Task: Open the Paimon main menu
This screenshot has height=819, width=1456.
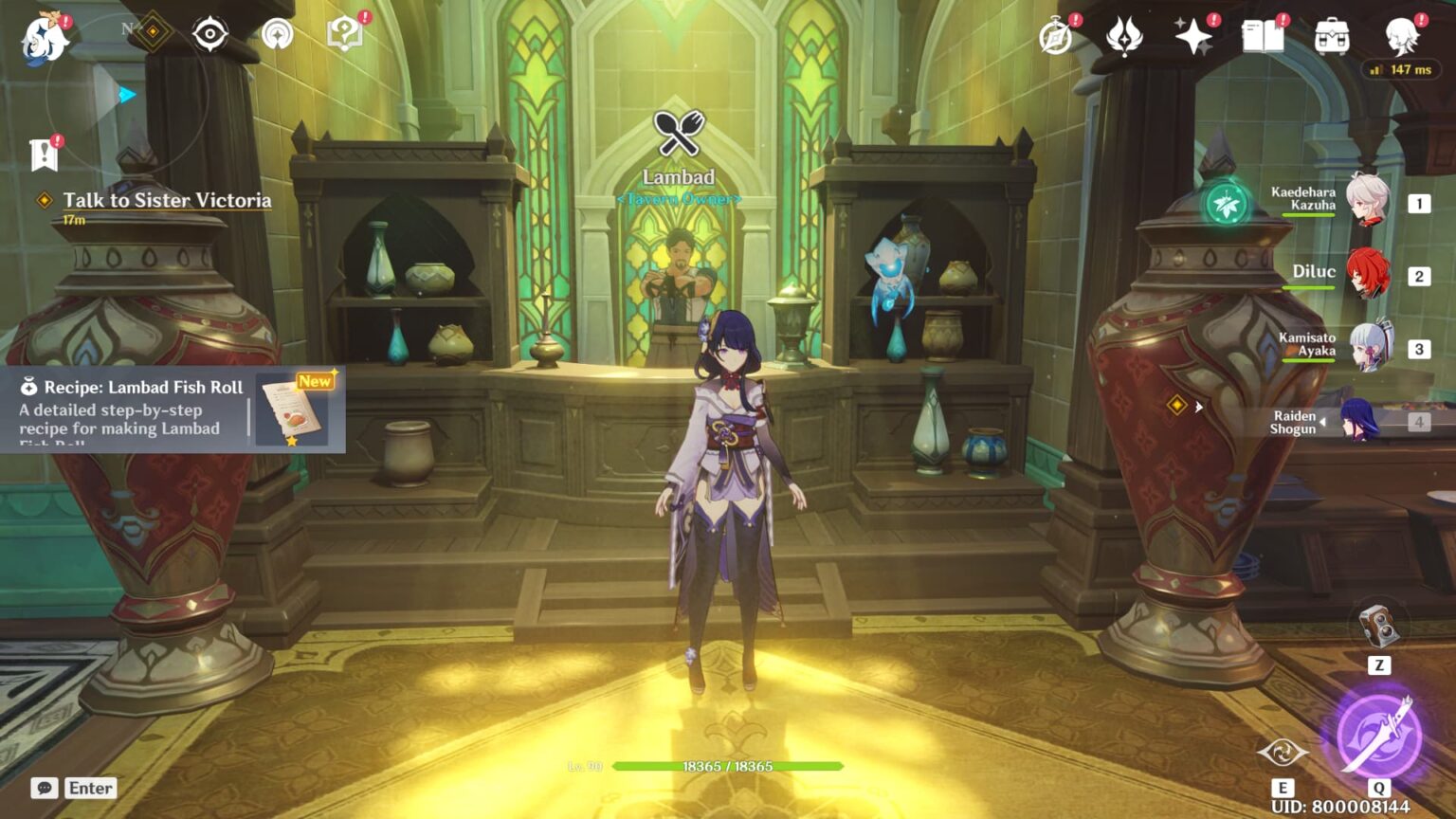Action: 44,39
